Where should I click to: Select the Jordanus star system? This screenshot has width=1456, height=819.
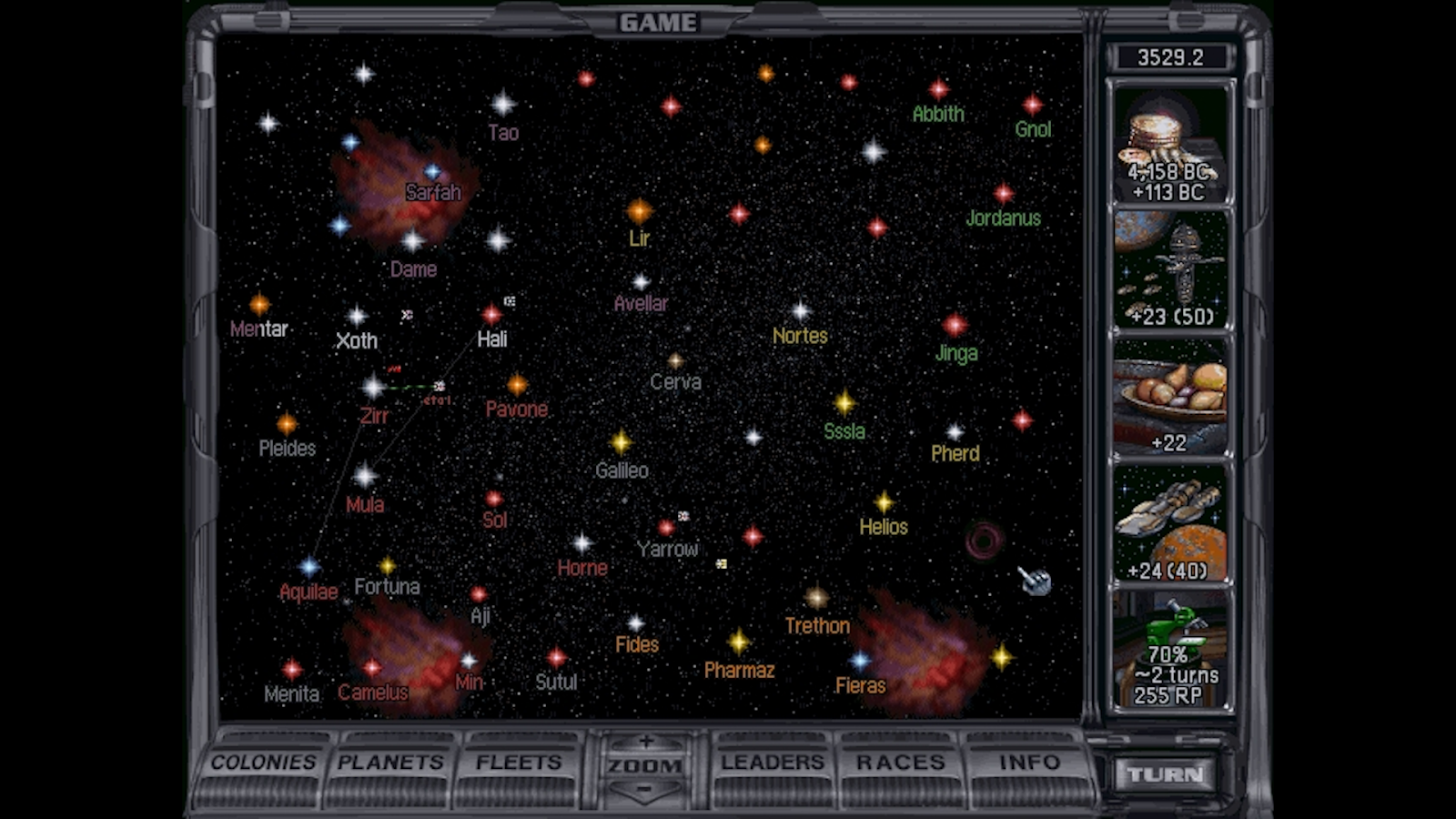(1004, 194)
